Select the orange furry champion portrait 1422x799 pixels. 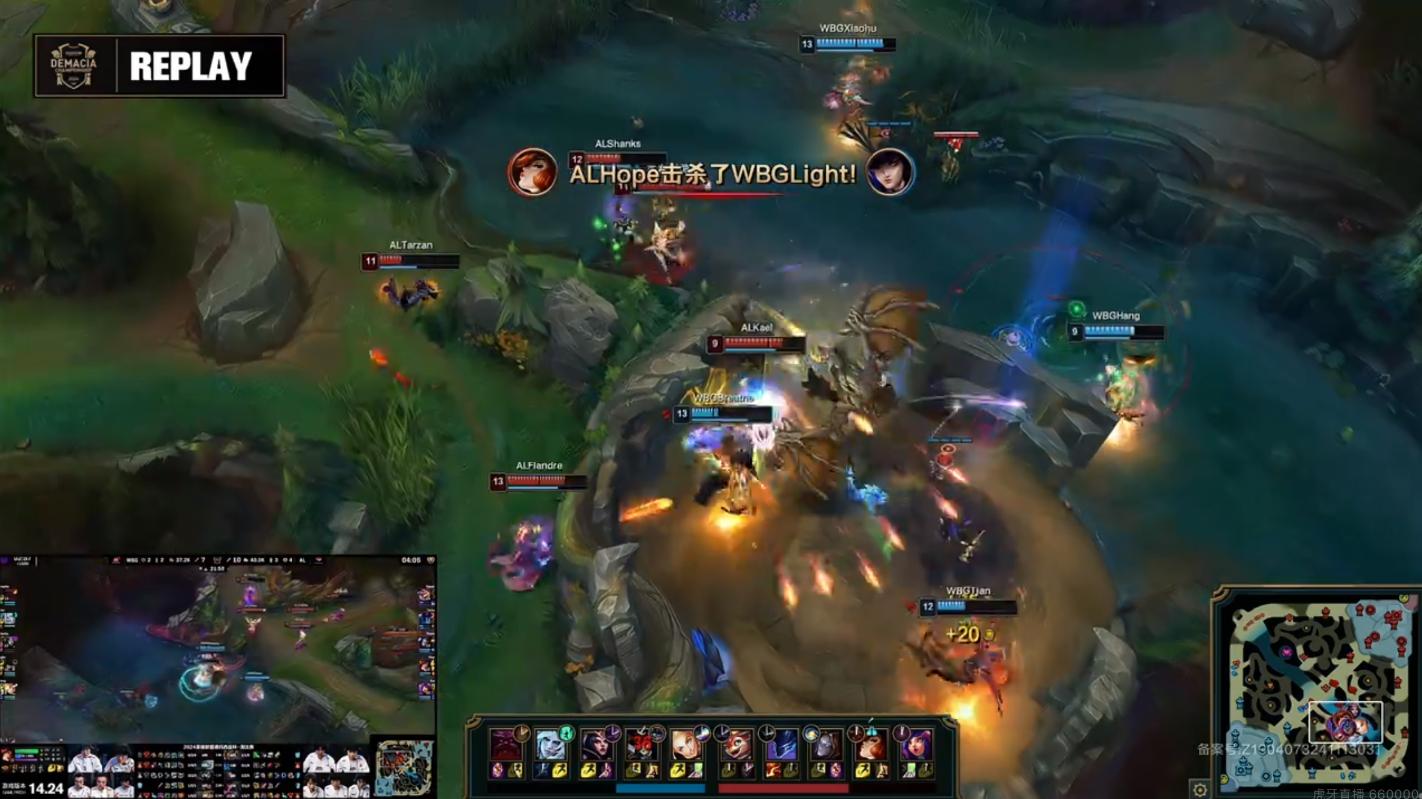pos(735,745)
